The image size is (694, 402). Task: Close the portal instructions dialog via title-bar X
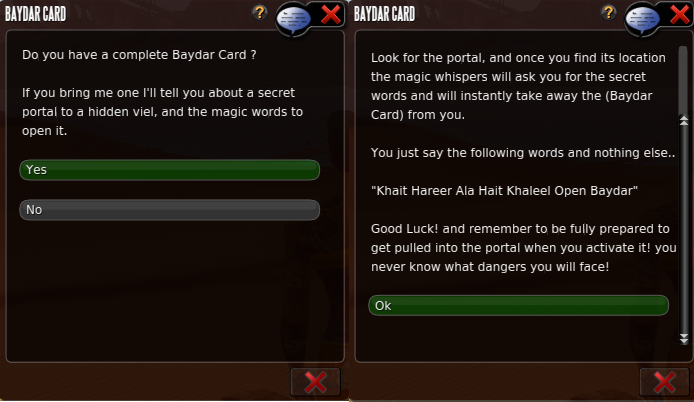point(679,13)
